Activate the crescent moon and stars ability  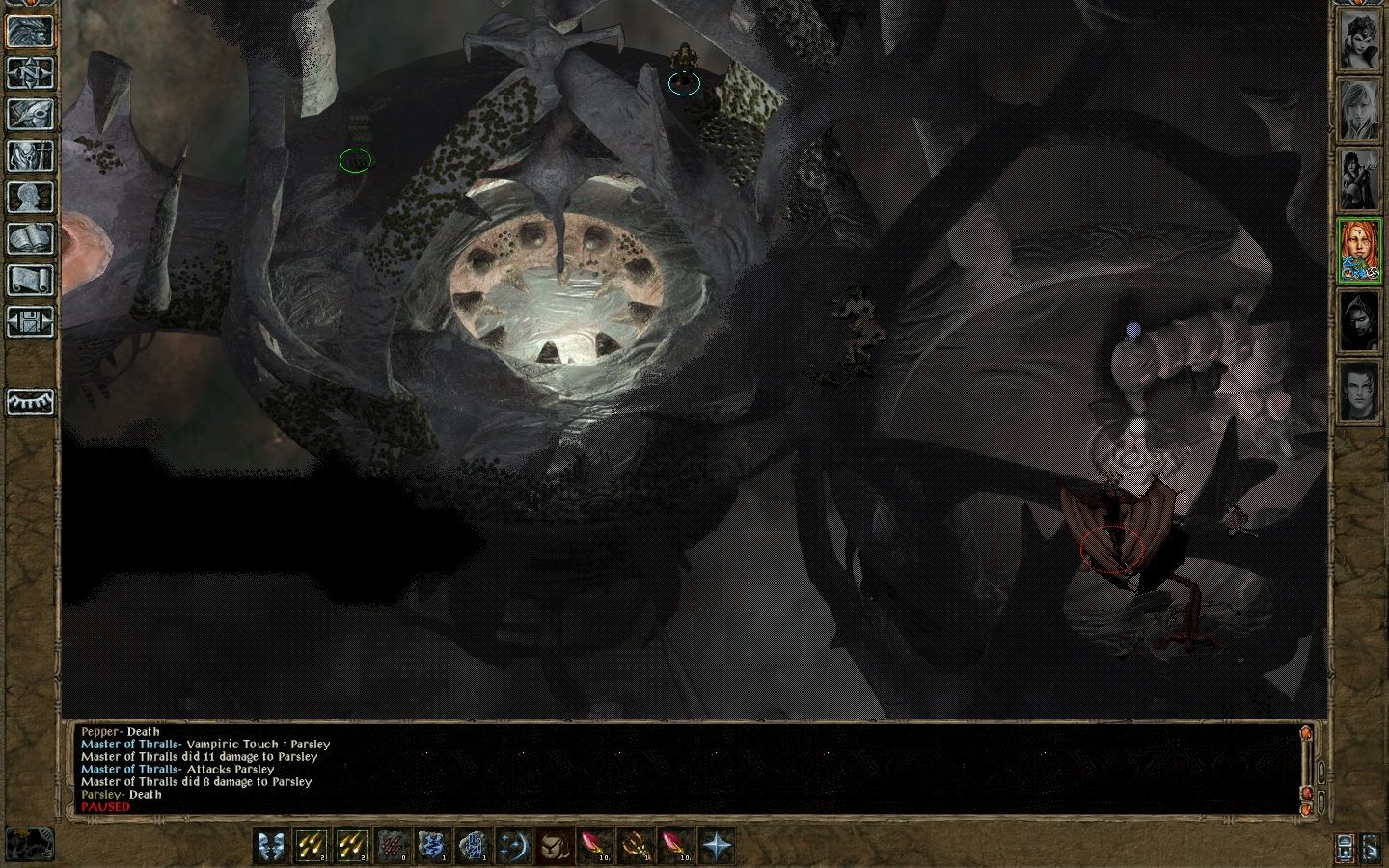[x=513, y=846]
